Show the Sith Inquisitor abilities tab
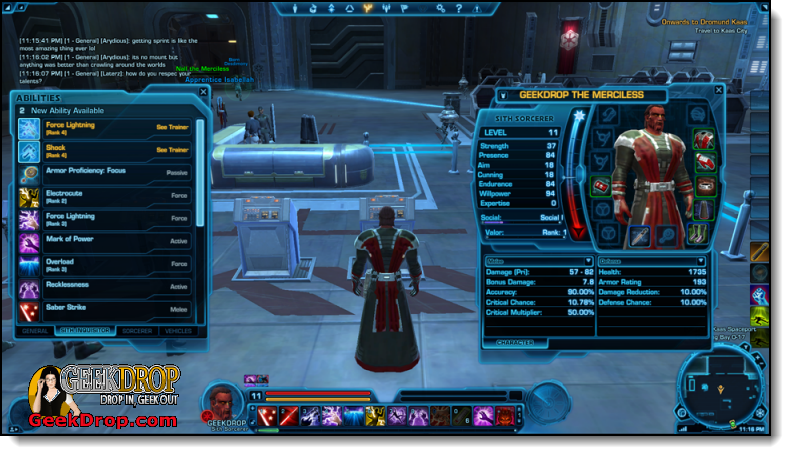Screen dimensions: 791x456 [x=82, y=330]
